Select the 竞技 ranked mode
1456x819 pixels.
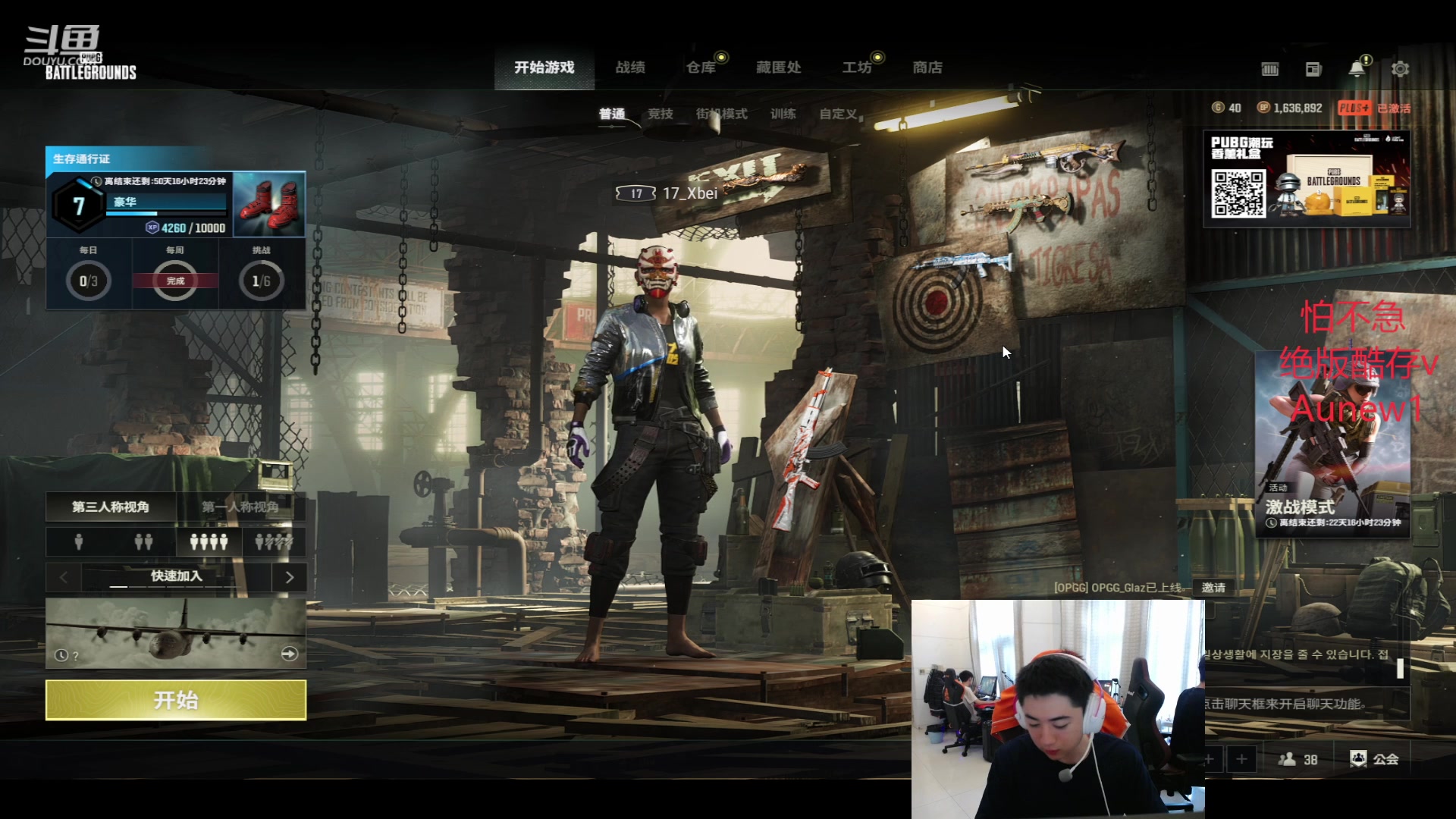click(x=661, y=114)
